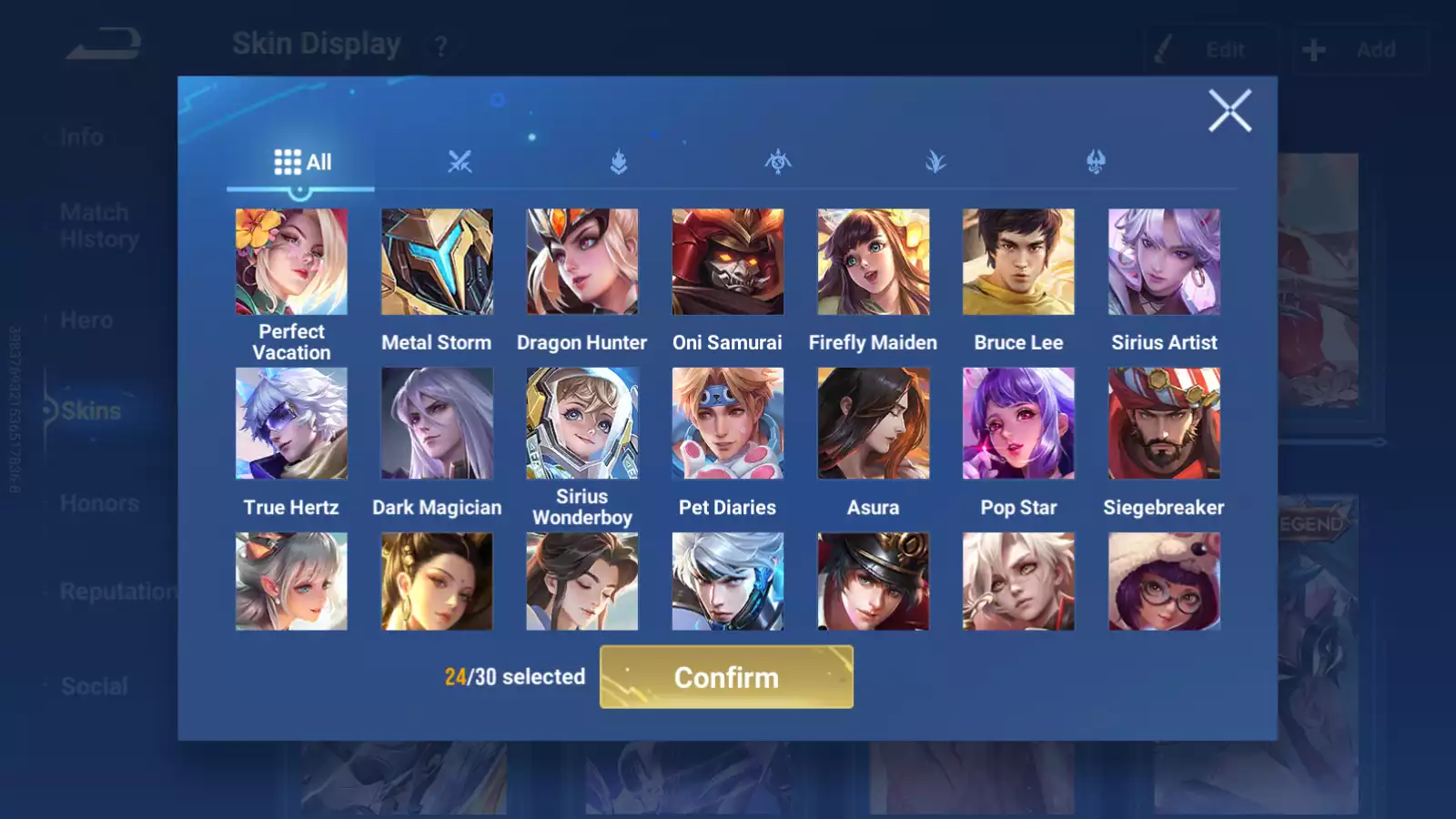The height and width of the screenshot is (819, 1456).
Task: Select the leaf emblem filter icon
Action: [935, 162]
